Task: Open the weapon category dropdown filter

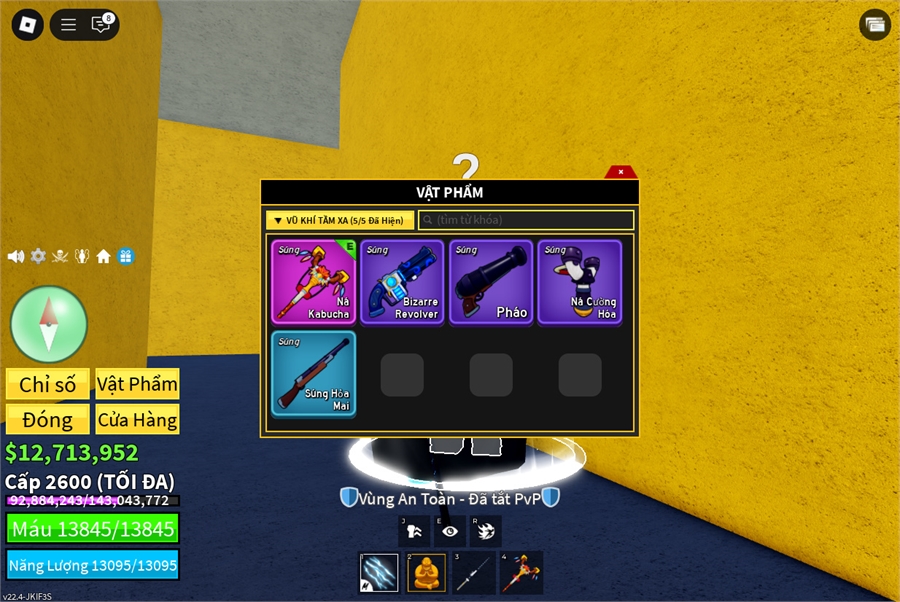Action: click(340, 220)
